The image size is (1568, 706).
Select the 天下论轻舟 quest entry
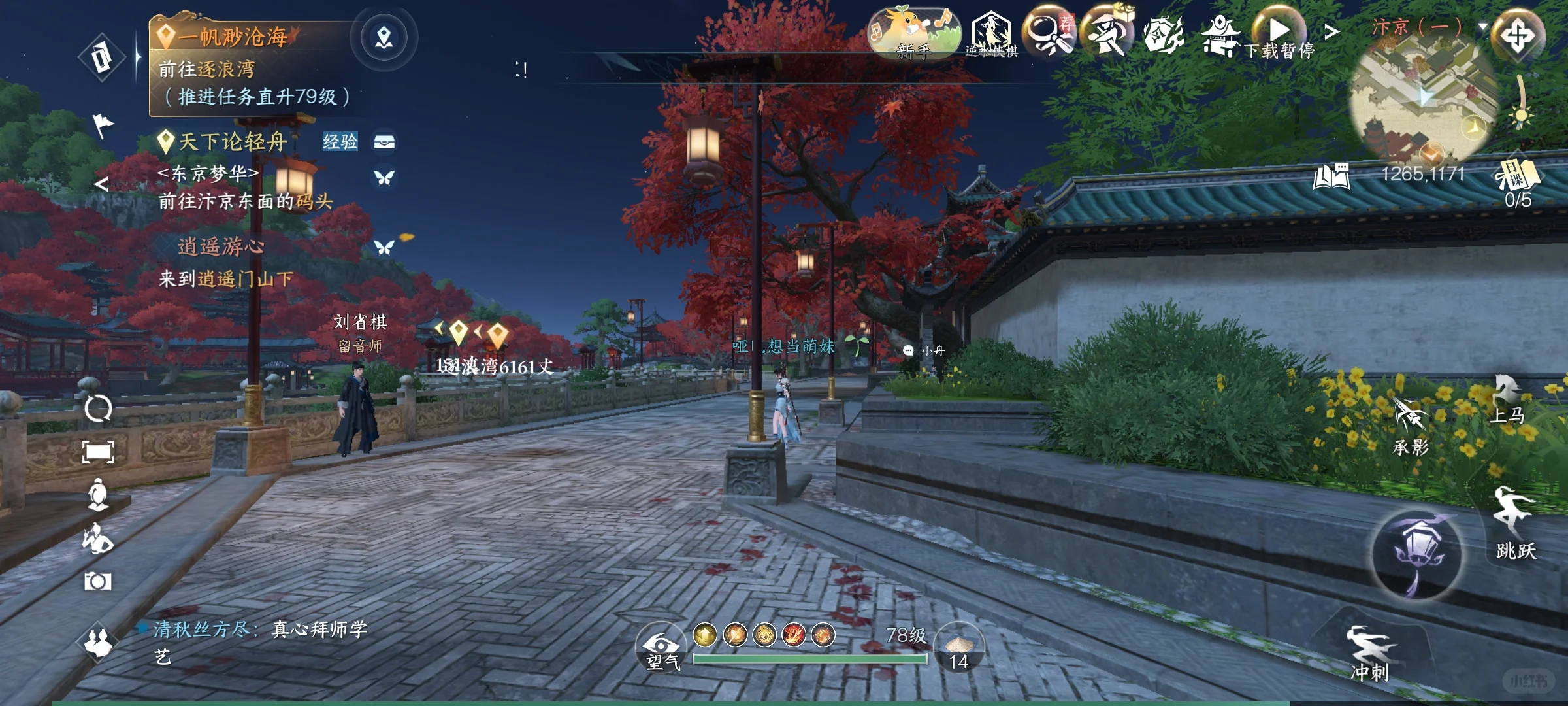coord(233,141)
